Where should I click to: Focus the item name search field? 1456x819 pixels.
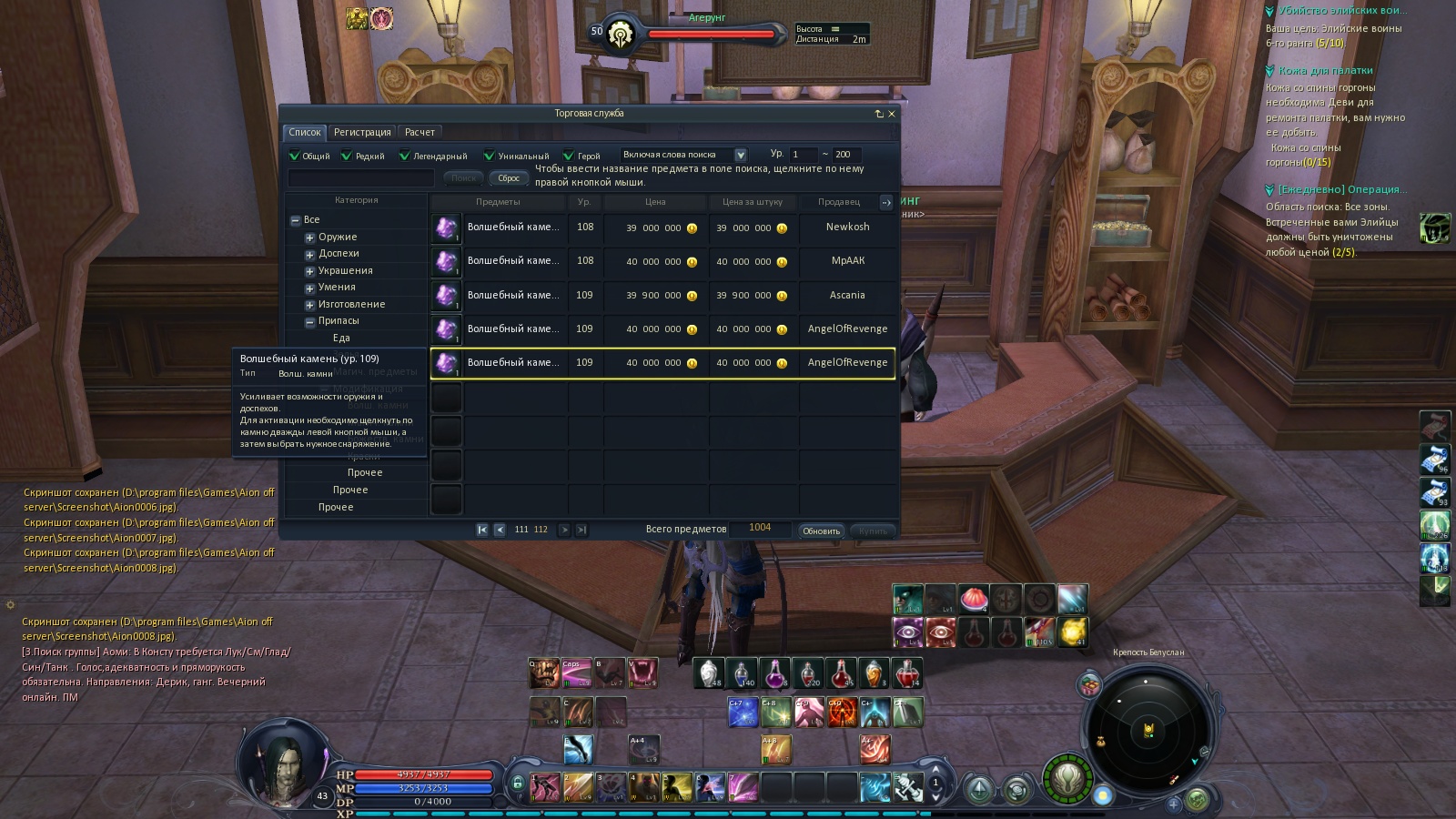click(361, 178)
